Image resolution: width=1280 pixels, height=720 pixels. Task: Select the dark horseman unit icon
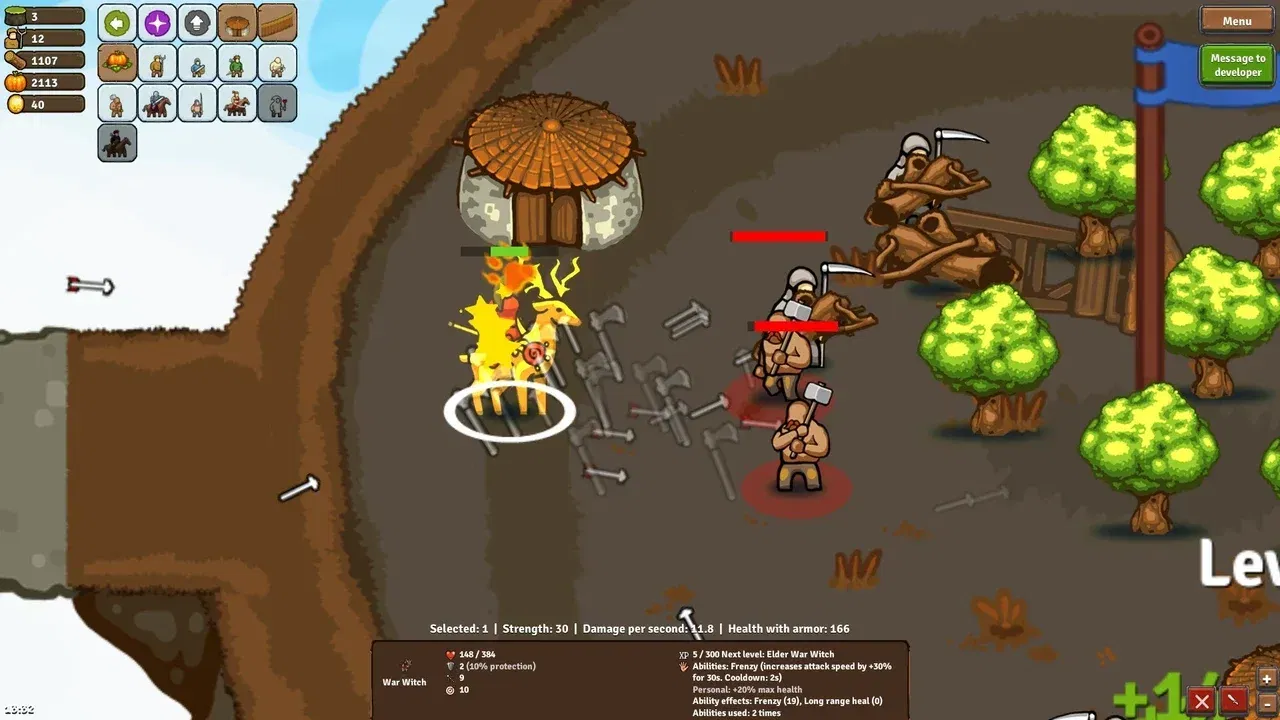coord(117,143)
